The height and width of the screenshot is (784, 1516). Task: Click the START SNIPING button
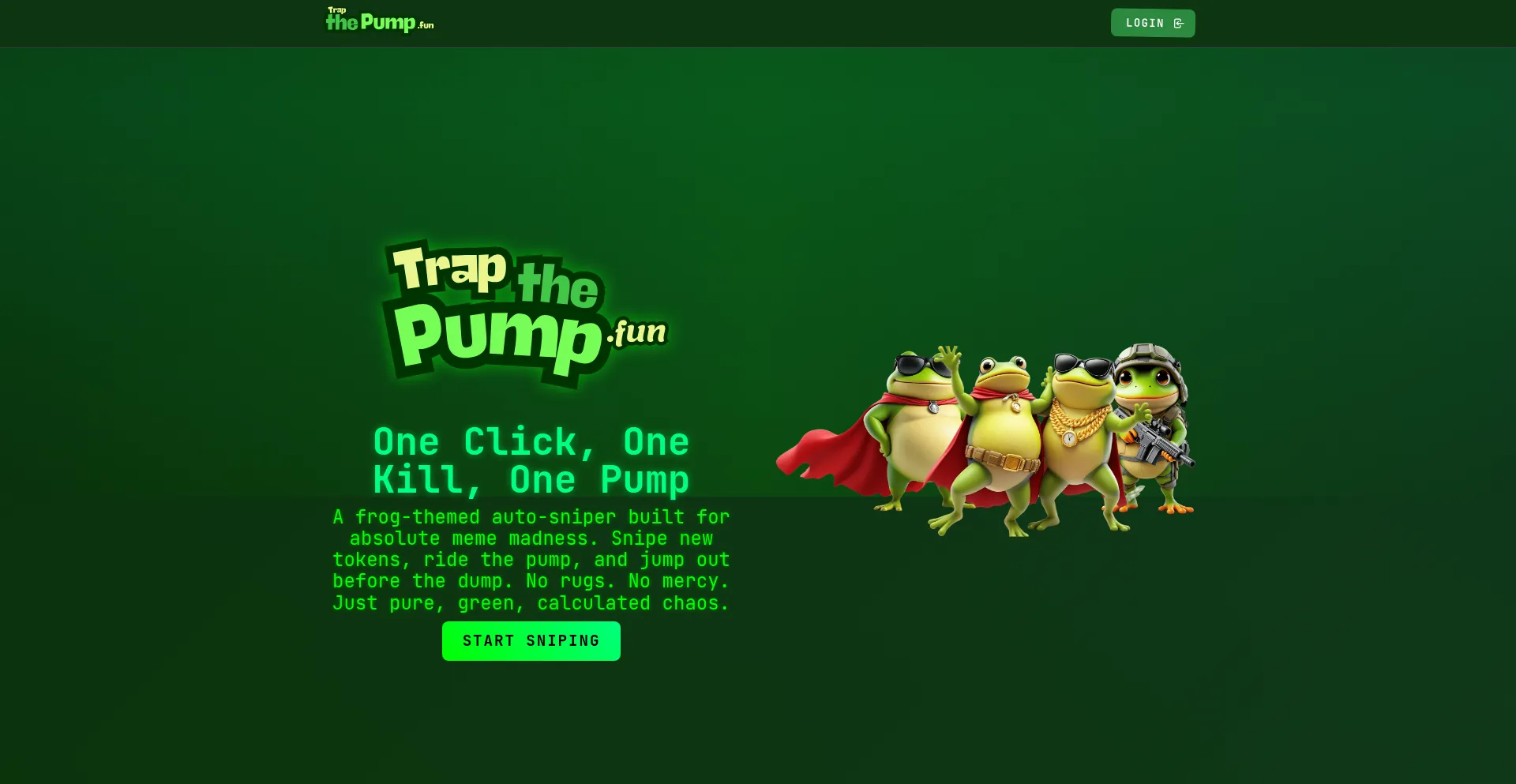pyautogui.click(x=531, y=640)
